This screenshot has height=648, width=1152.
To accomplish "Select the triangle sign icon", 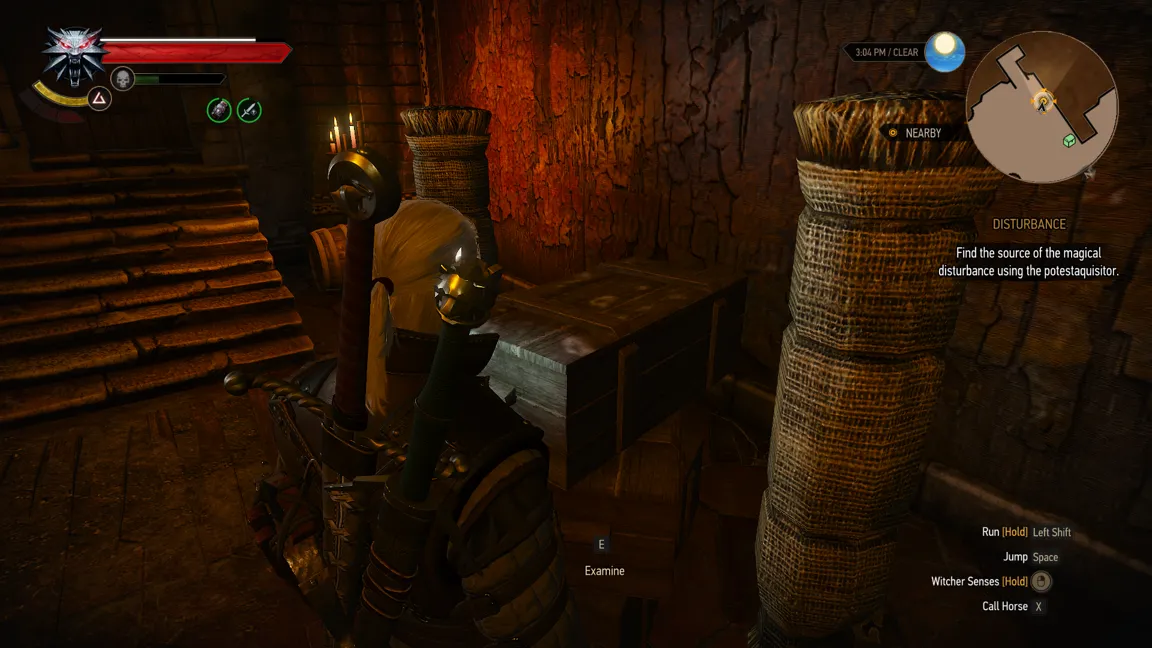I will [99, 98].
